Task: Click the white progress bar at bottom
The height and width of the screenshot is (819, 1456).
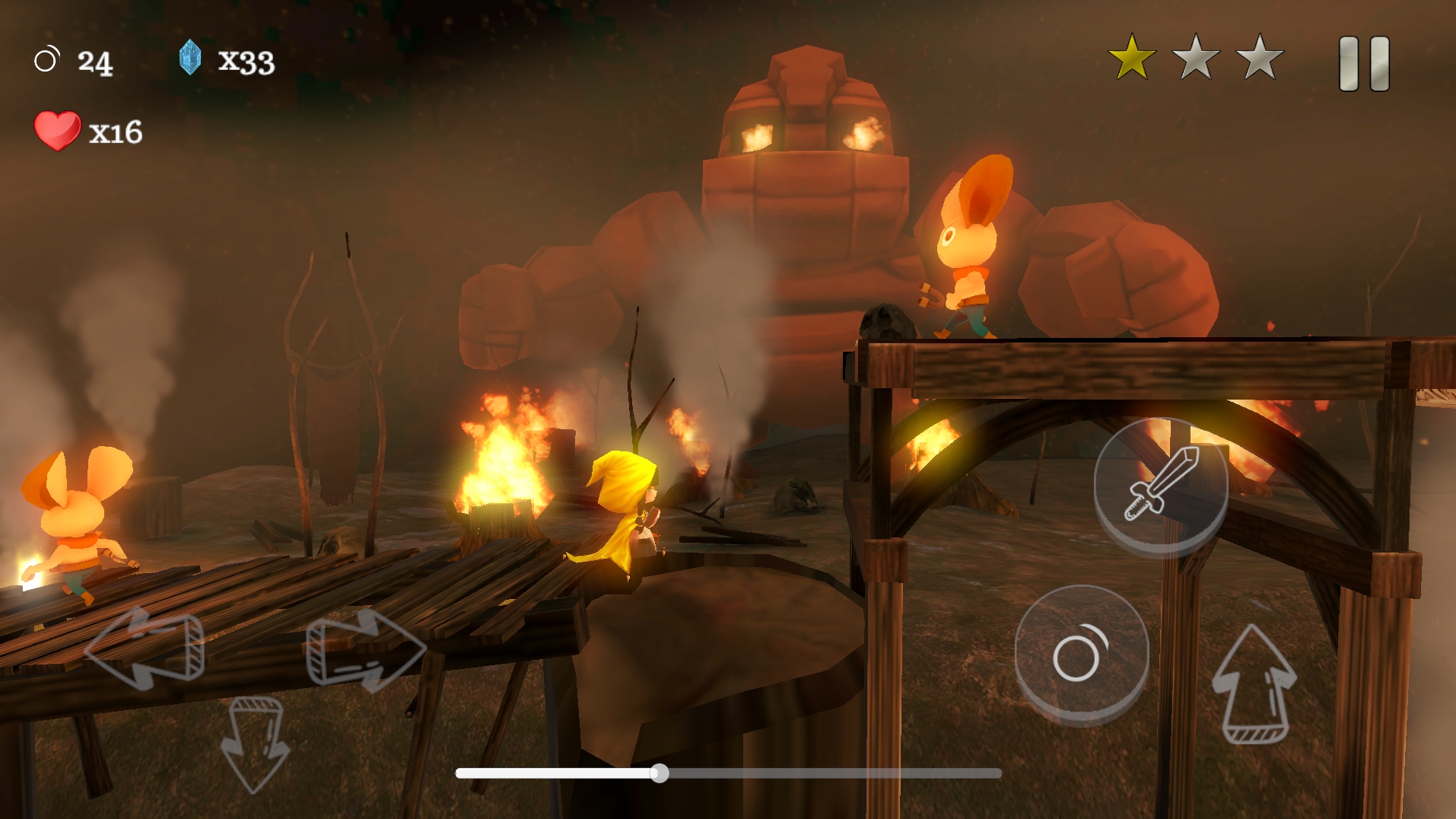Action: (x=727, y=773)
